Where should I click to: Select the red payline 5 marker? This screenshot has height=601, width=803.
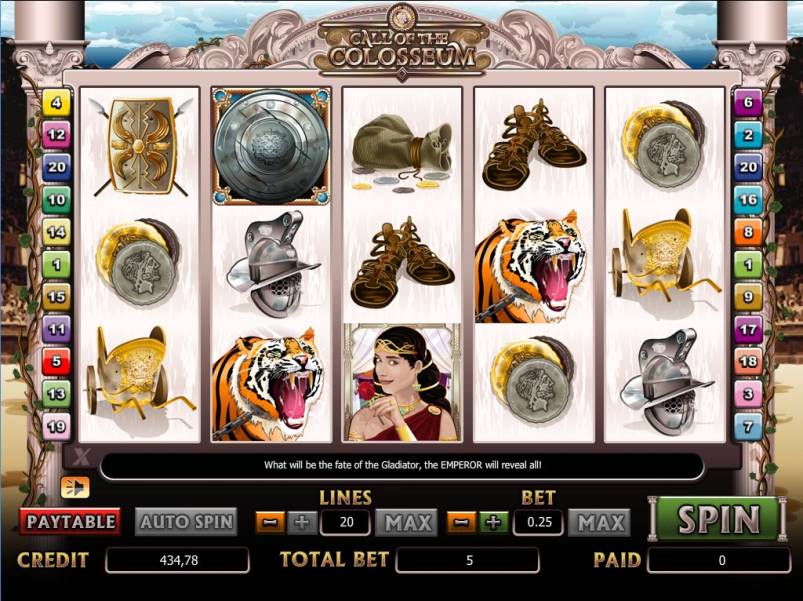coord(56,361)
